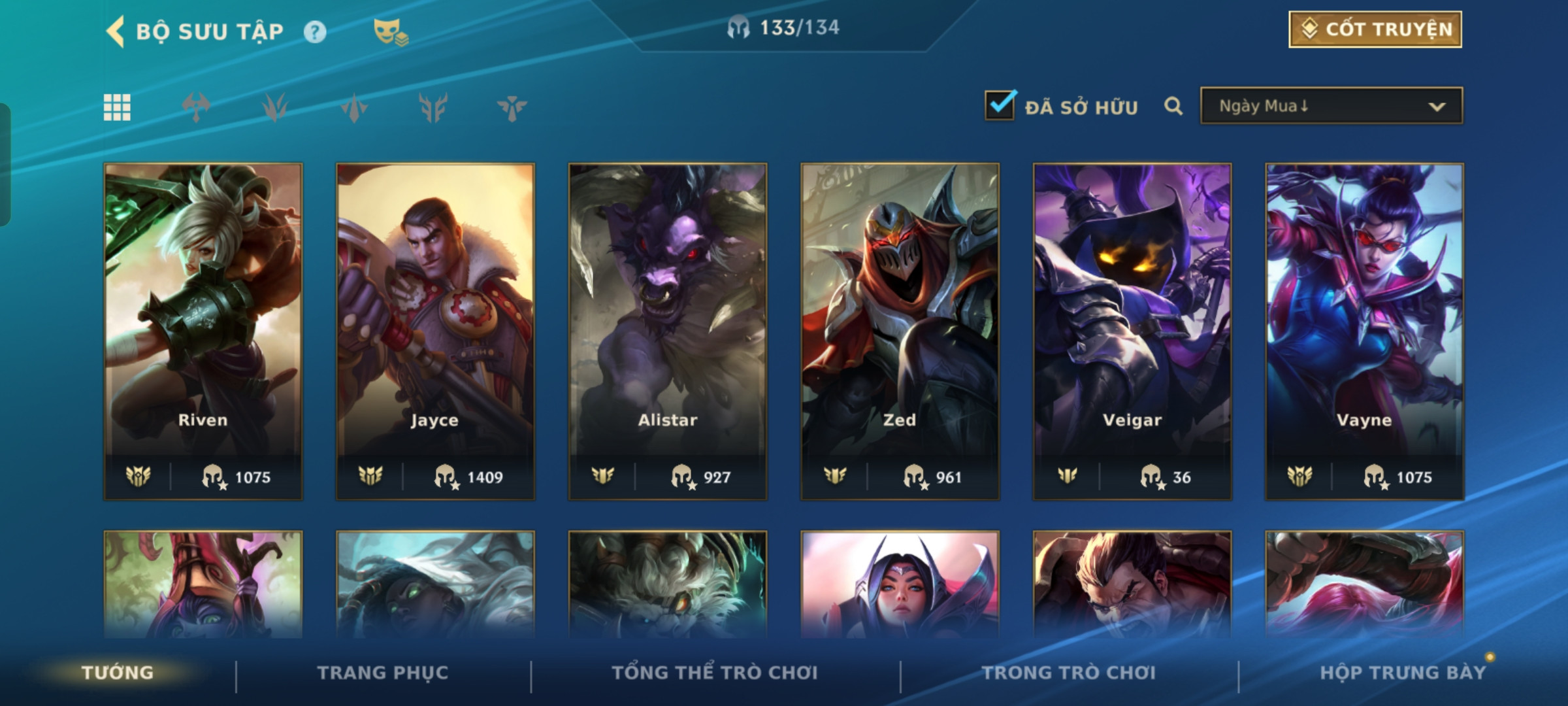
Task: Open the Cốt Truyện lore button
Action: 1375,29
